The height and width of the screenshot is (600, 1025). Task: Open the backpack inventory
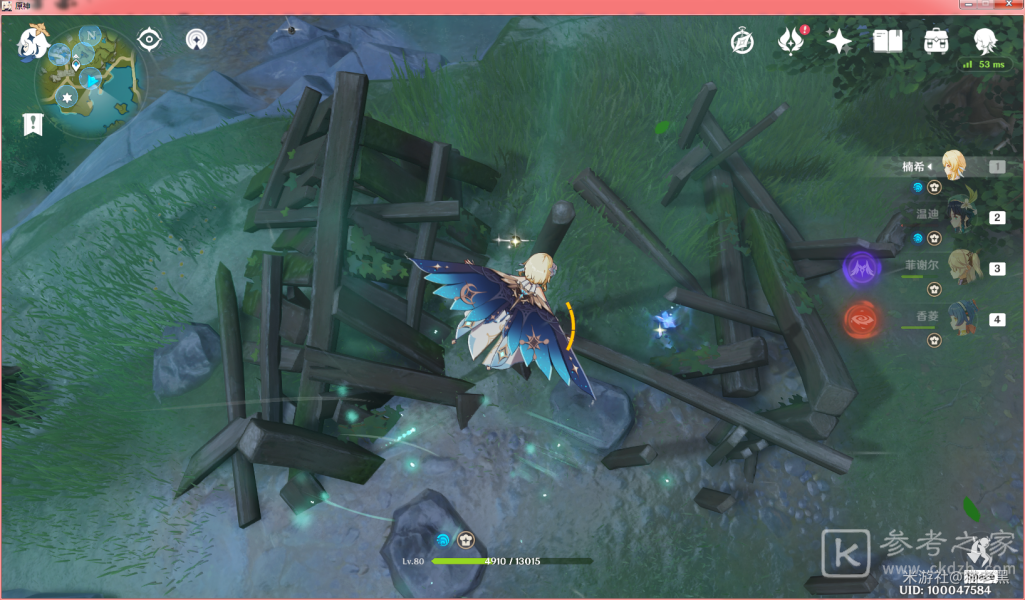(936, 42)
